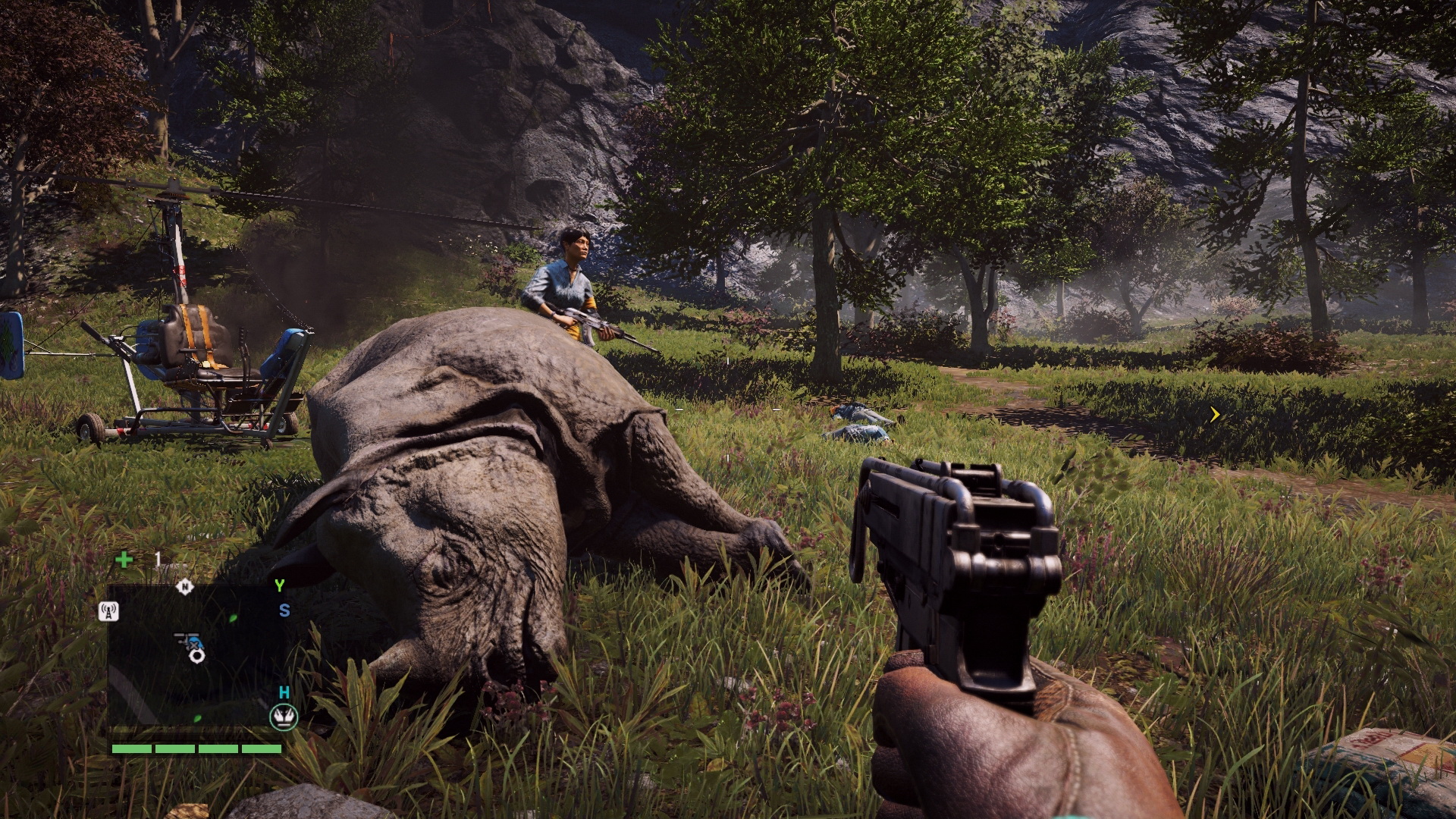The height and width of the screenshot is (819, 1456).
Task: Click the green healing syringe plus icon
Action: [x=124, y=560]
